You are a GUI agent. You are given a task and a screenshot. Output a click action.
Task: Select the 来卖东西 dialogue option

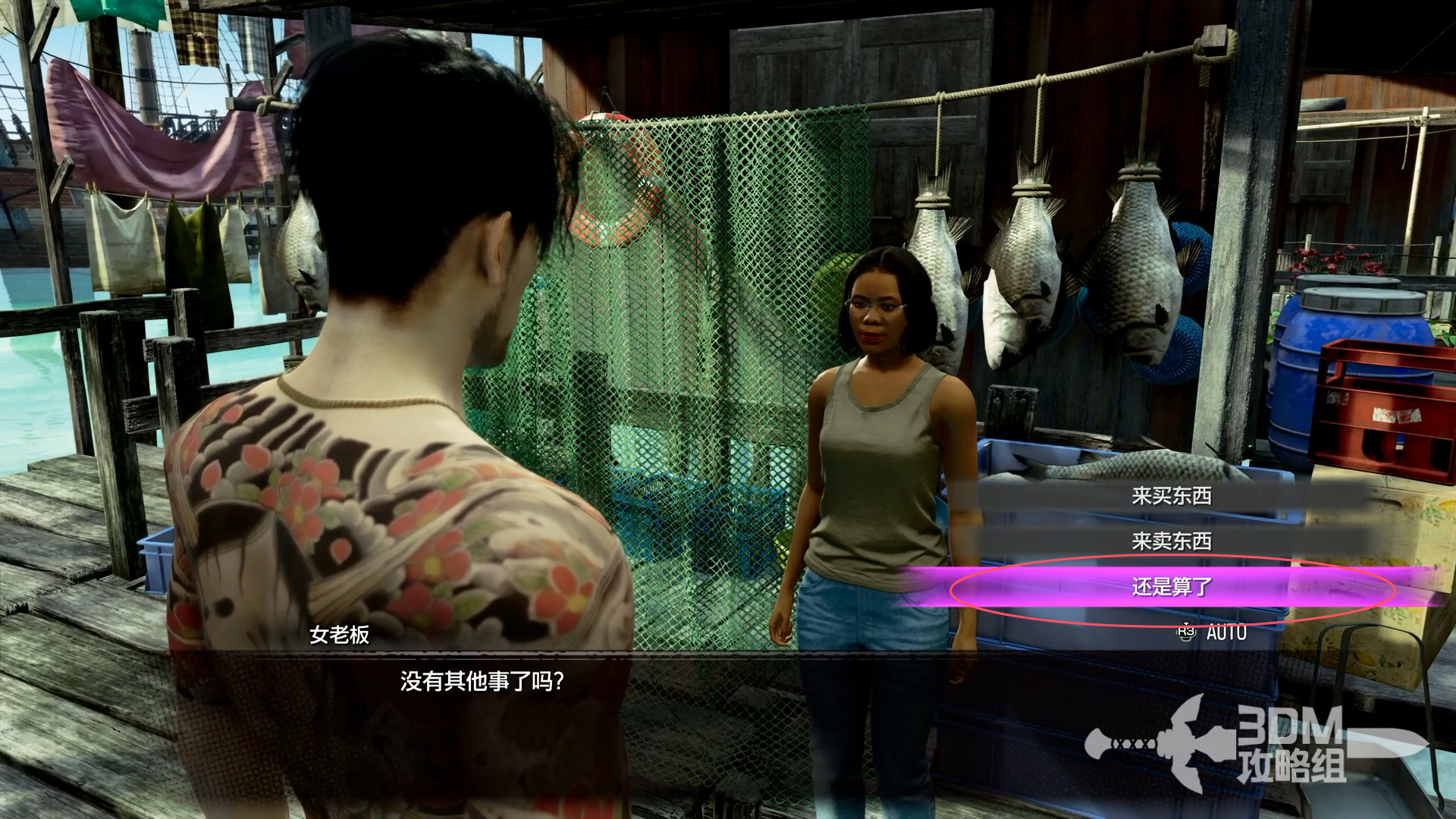[x=1172, y=541]
